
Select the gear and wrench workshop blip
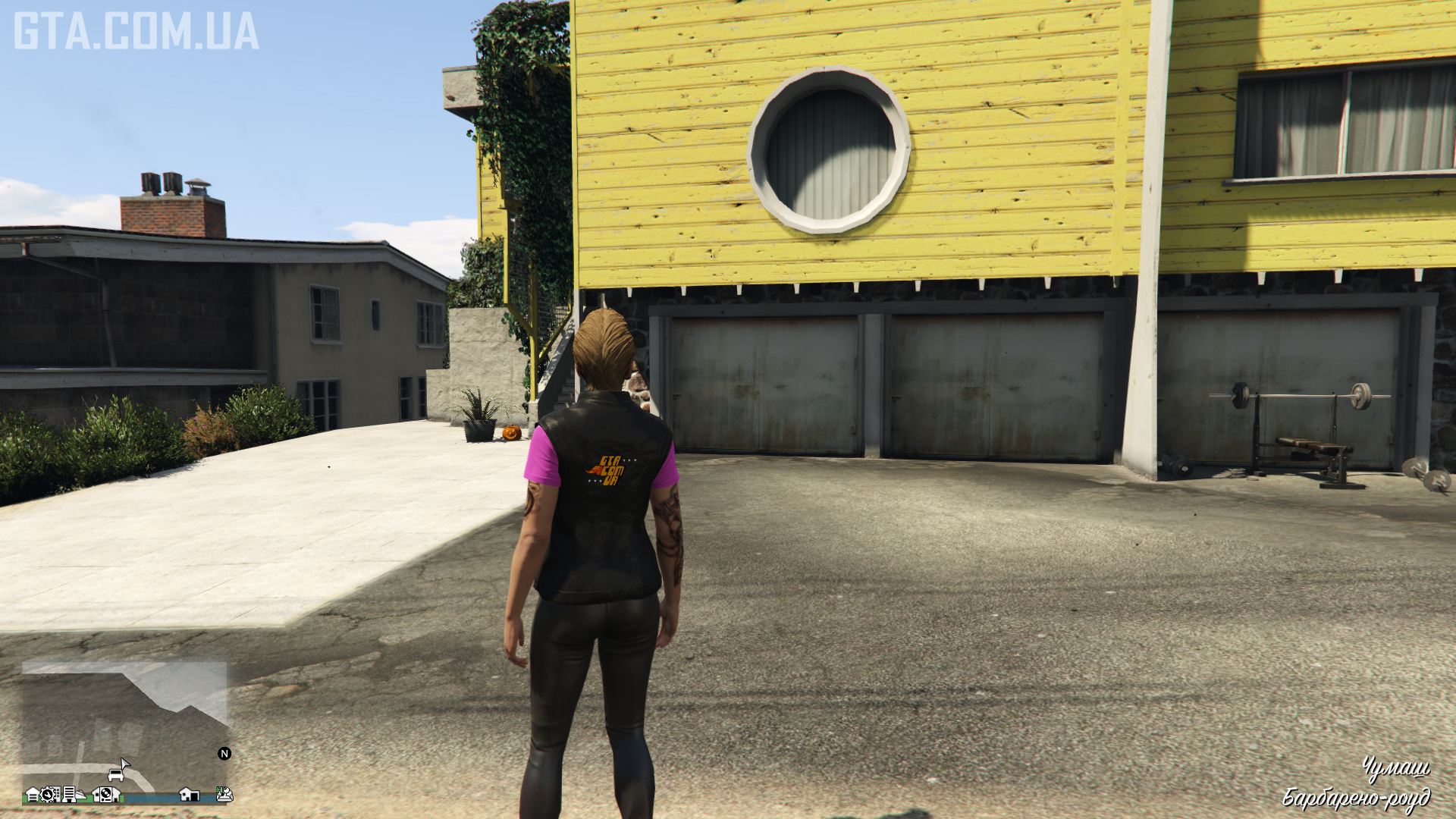48,795
